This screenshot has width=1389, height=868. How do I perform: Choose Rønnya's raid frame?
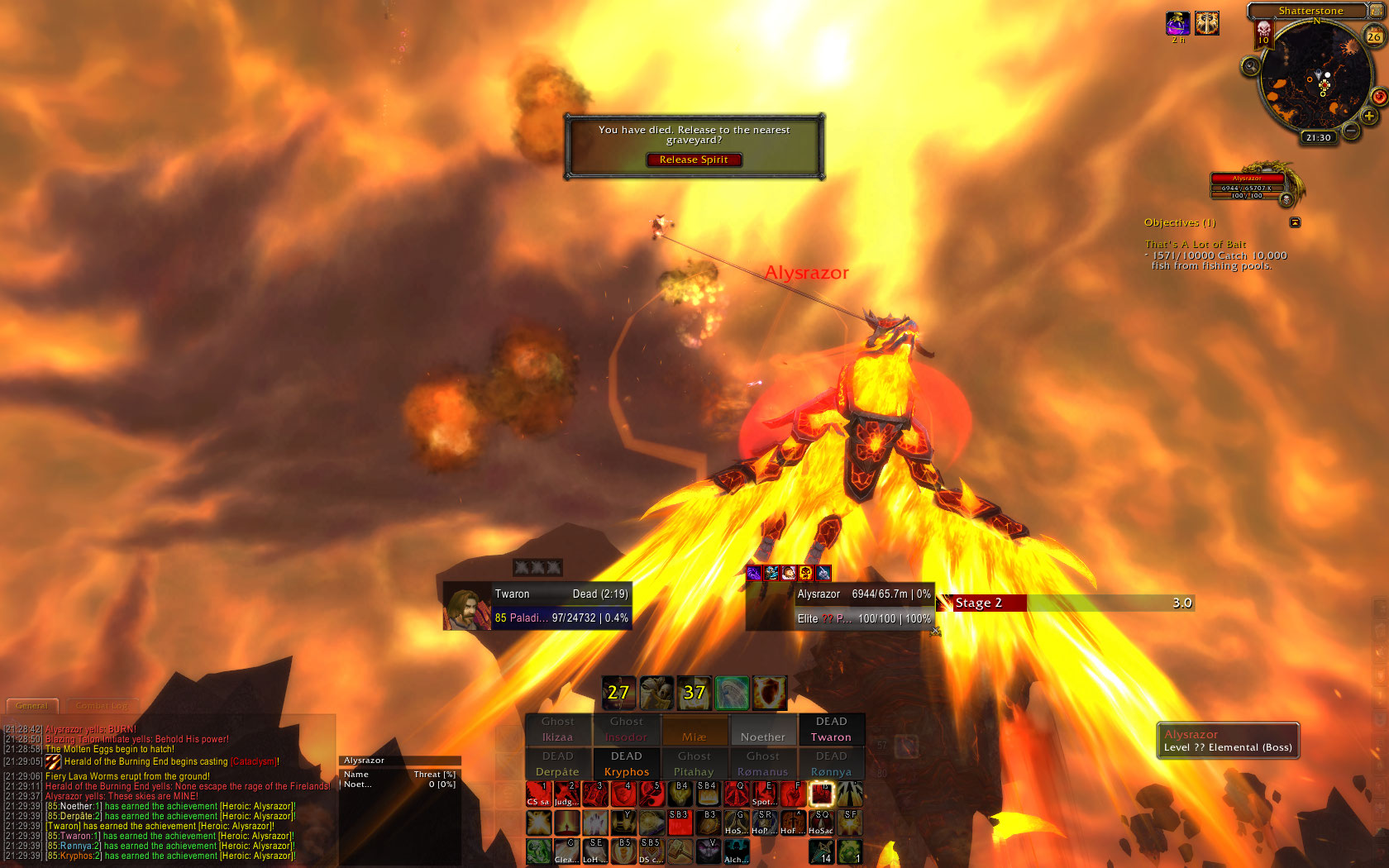click(831, 765)
